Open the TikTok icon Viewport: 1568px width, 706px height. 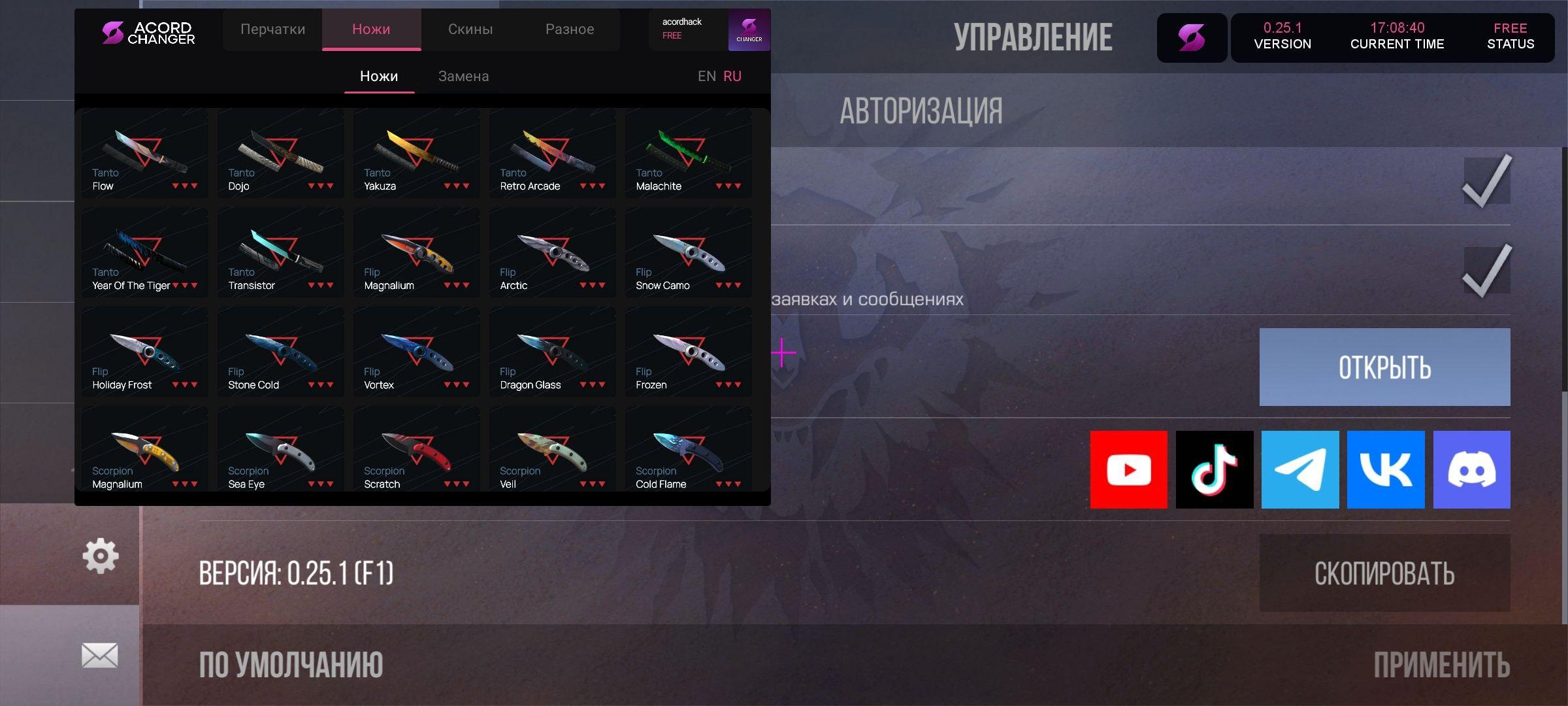tap(1214, 469)
